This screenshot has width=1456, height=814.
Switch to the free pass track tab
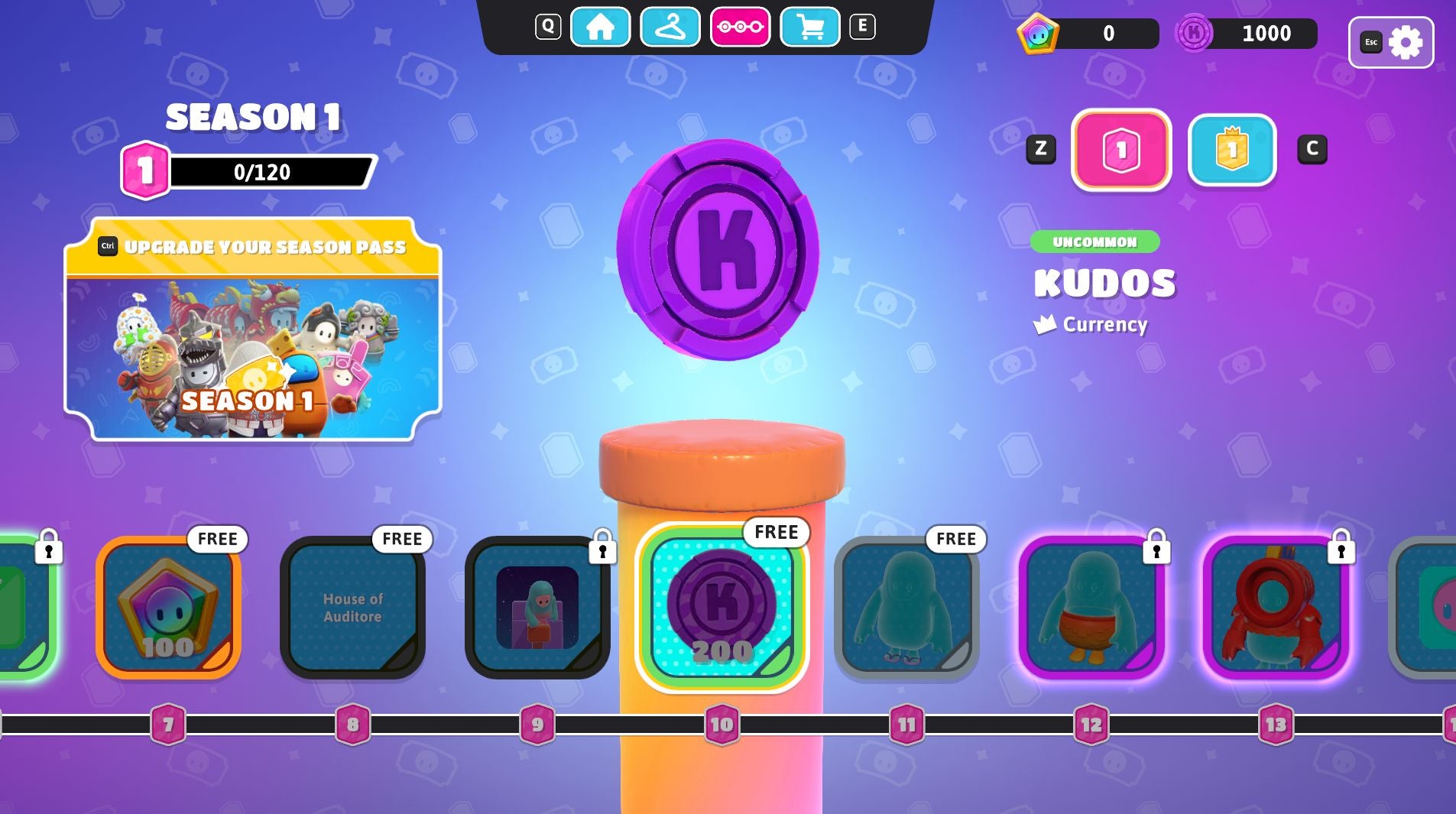[1121, 149]
